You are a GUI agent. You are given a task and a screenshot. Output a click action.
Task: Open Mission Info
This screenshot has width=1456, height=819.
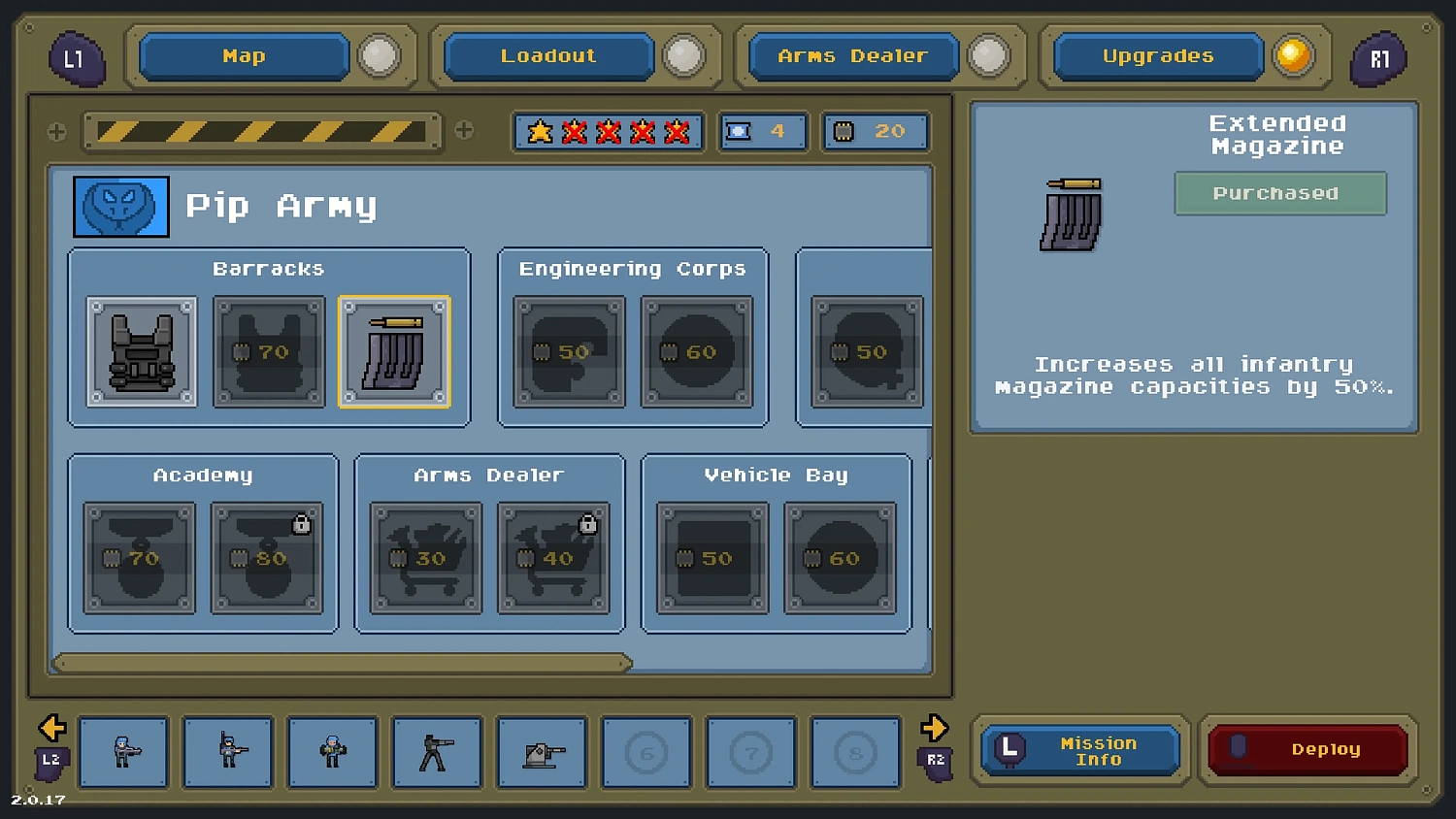tap(1080, 750)
